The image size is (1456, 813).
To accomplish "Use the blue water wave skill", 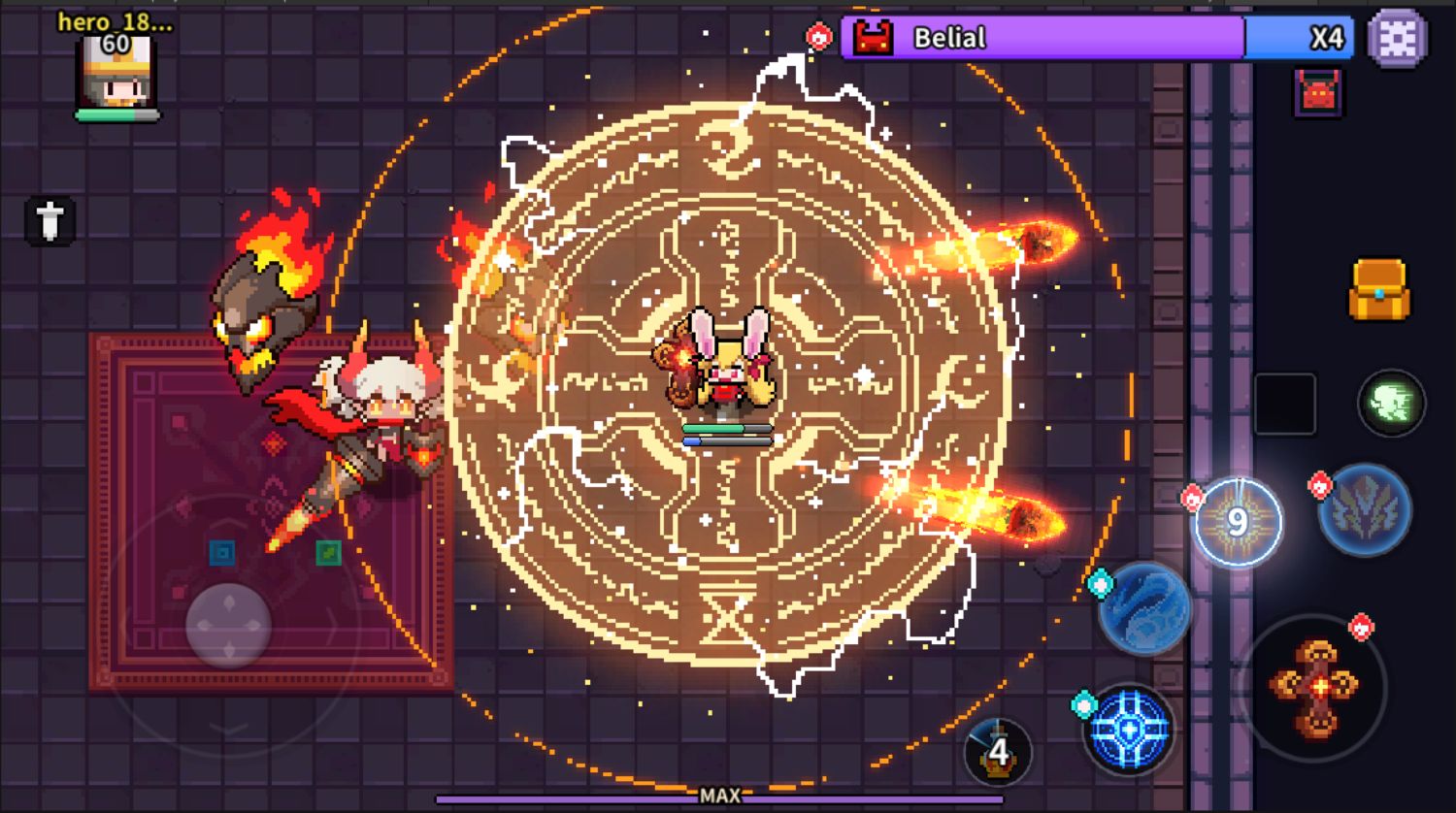I will pyautogui.click(x=1147, y=608).
